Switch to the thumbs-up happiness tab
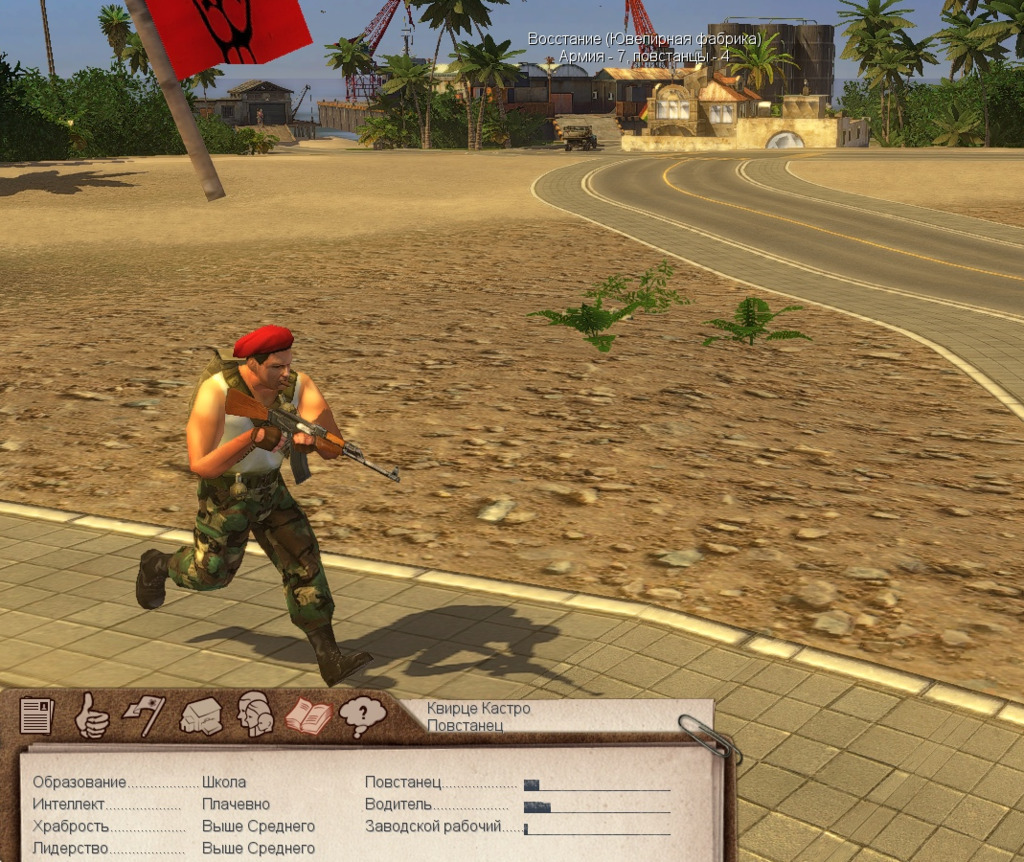Image resolution: width=1024 pixels, height=862 pixels. click(x=91, y=715)
